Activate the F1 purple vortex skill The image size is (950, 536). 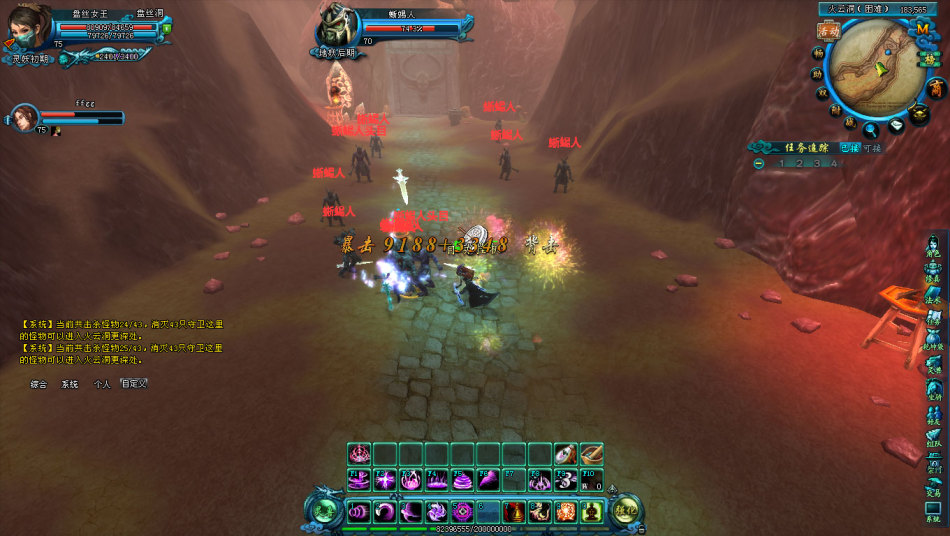pyautogui.click(x=360, y=481)
